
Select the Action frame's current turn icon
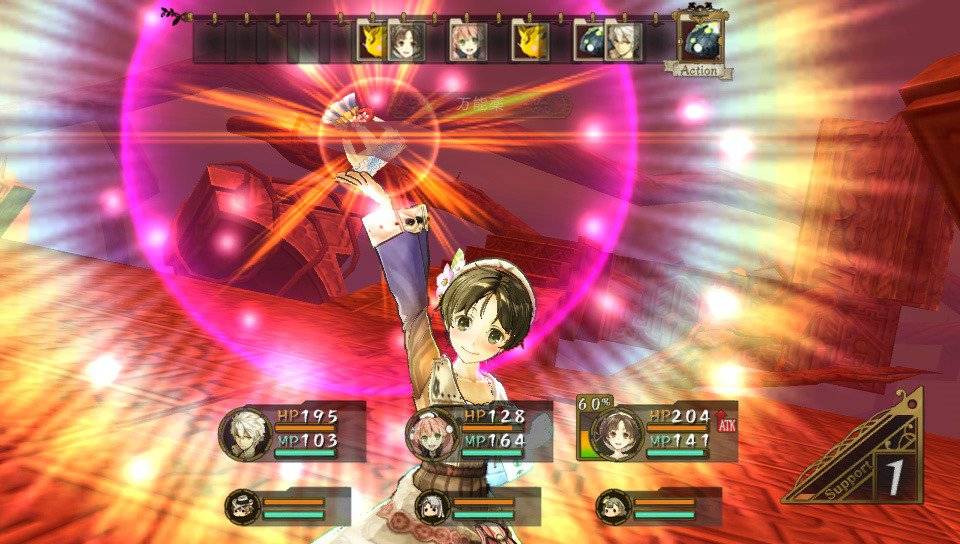(700, 41)
